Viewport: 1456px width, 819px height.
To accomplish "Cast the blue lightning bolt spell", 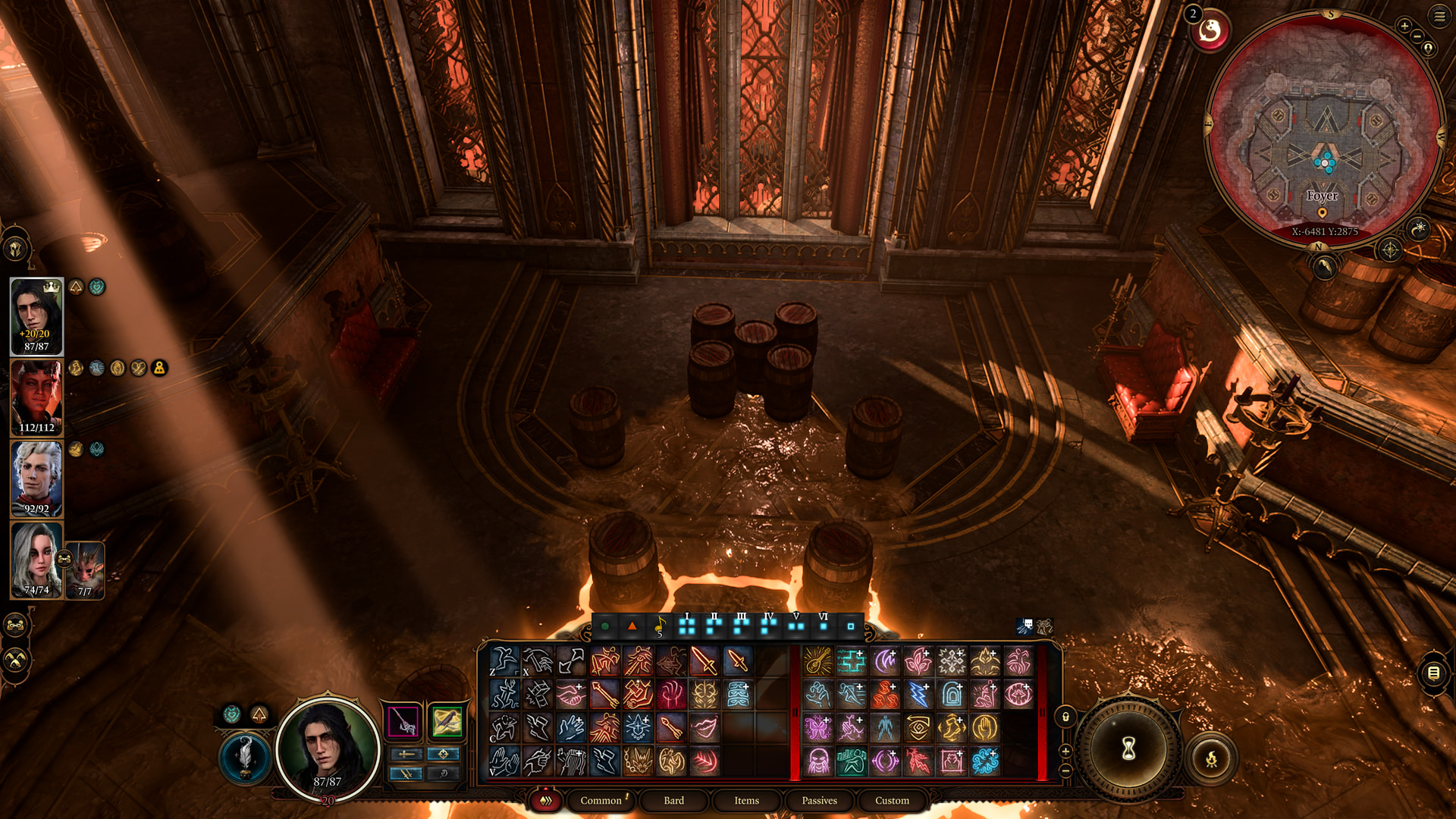I will (x=918, y=695).
